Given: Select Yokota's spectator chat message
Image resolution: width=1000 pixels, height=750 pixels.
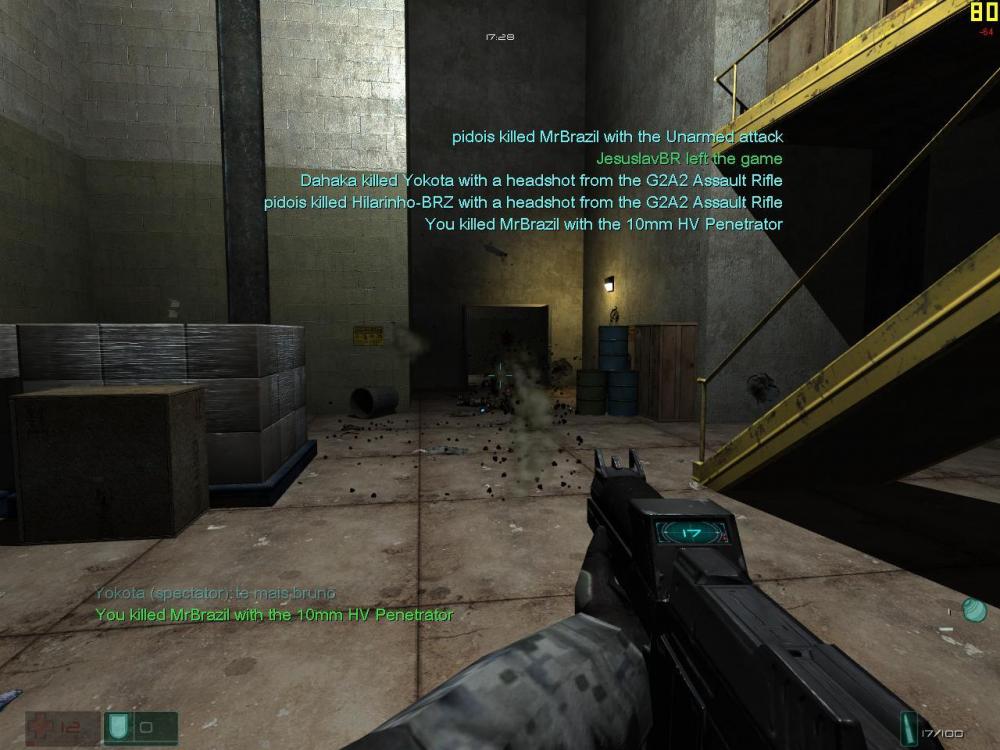Looking at the screenshot, I should click(x=215, y=594).
